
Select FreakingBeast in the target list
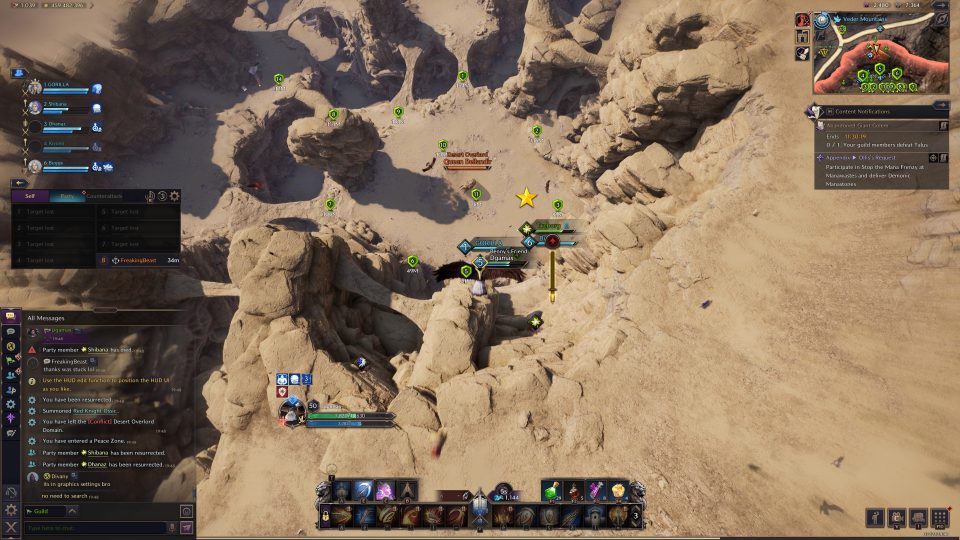point(137,260)
